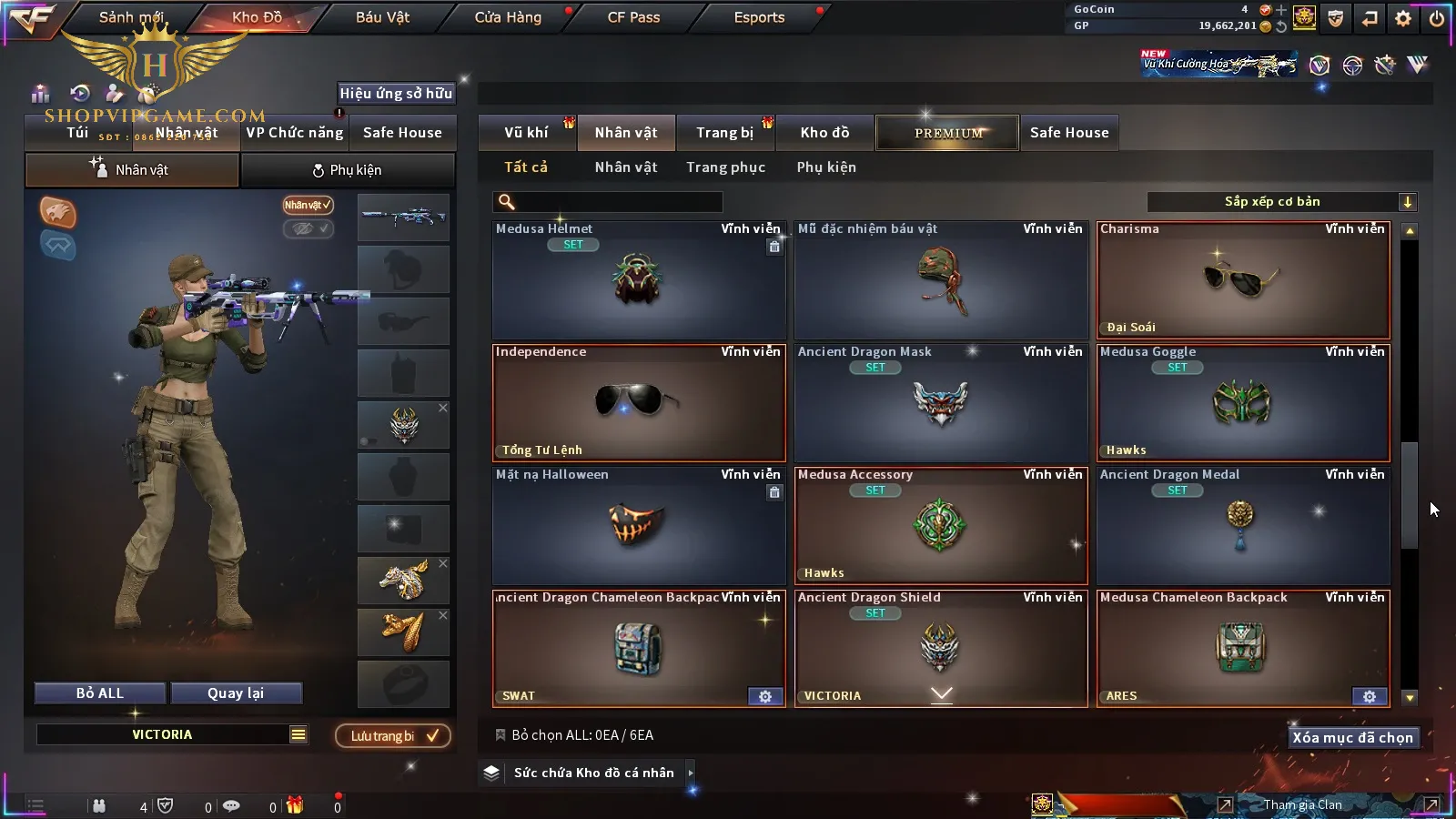Save loadout with Lưu trang bị
This screenshot has width=1456, height=819.
tap(393, 736)
